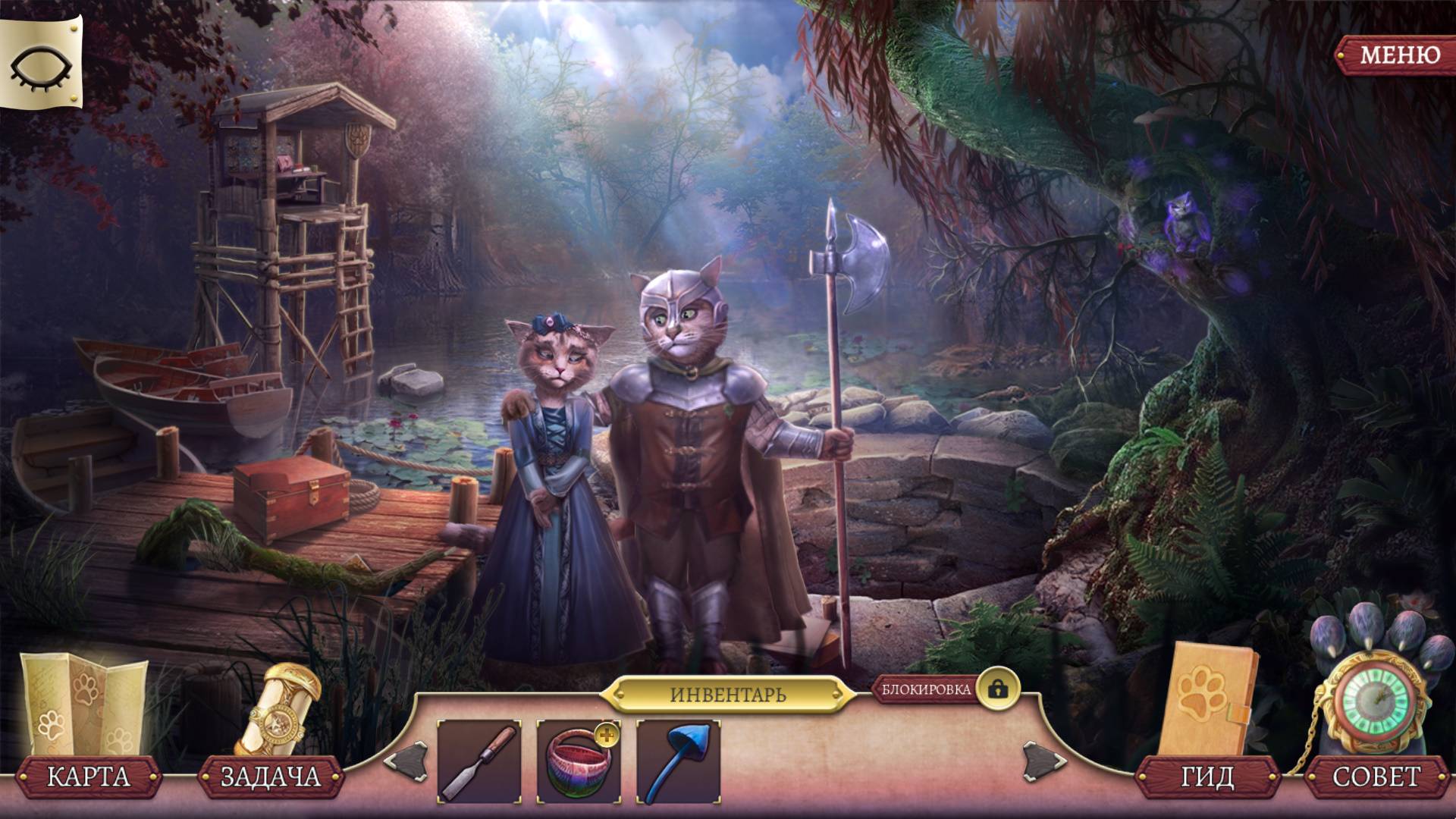Open the folded paw-print map icon
This screenshot has height=819, width=1456.
coord(83,702)
